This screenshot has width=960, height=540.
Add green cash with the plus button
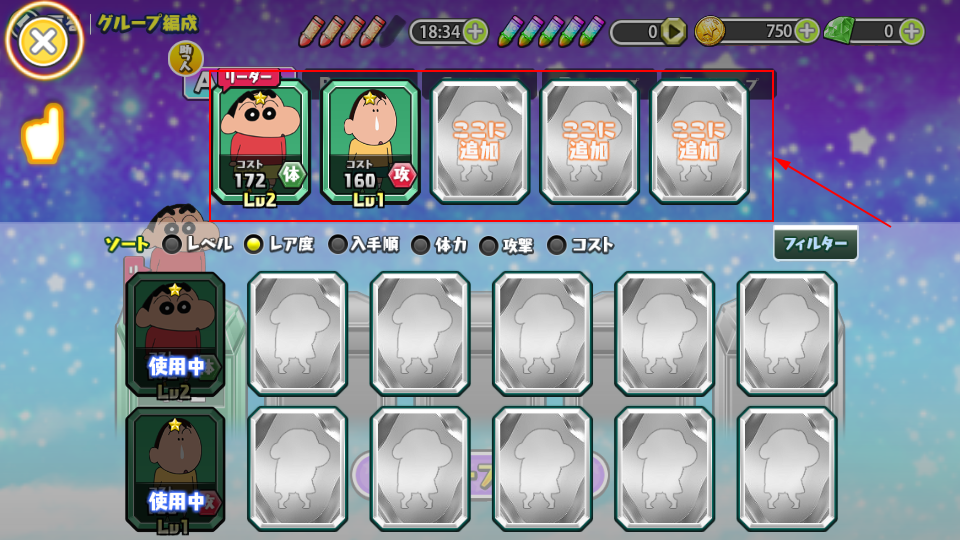pos(911,31)
